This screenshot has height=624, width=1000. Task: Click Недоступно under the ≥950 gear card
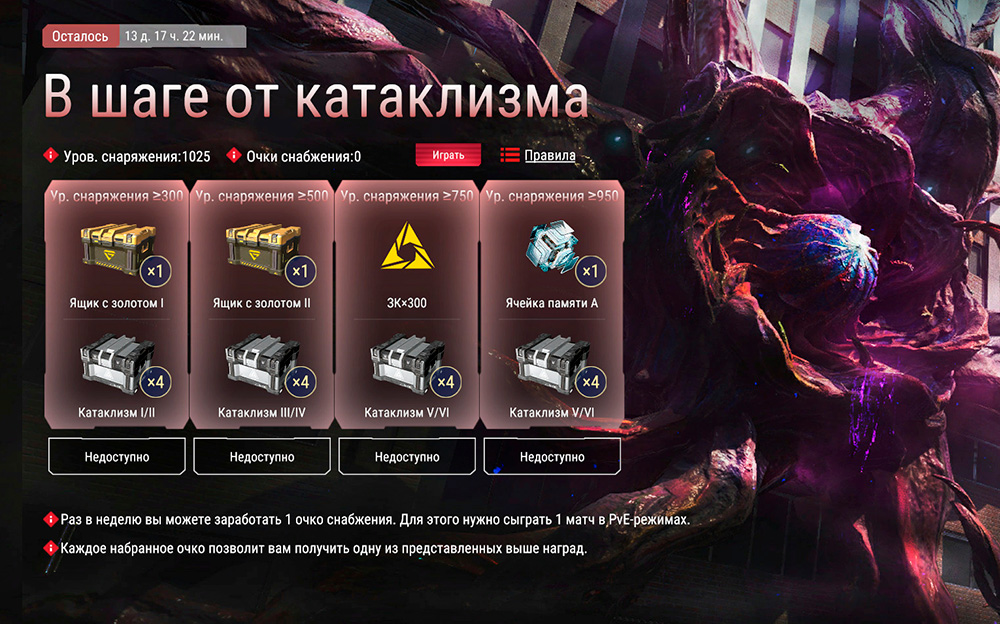[552, 456]
